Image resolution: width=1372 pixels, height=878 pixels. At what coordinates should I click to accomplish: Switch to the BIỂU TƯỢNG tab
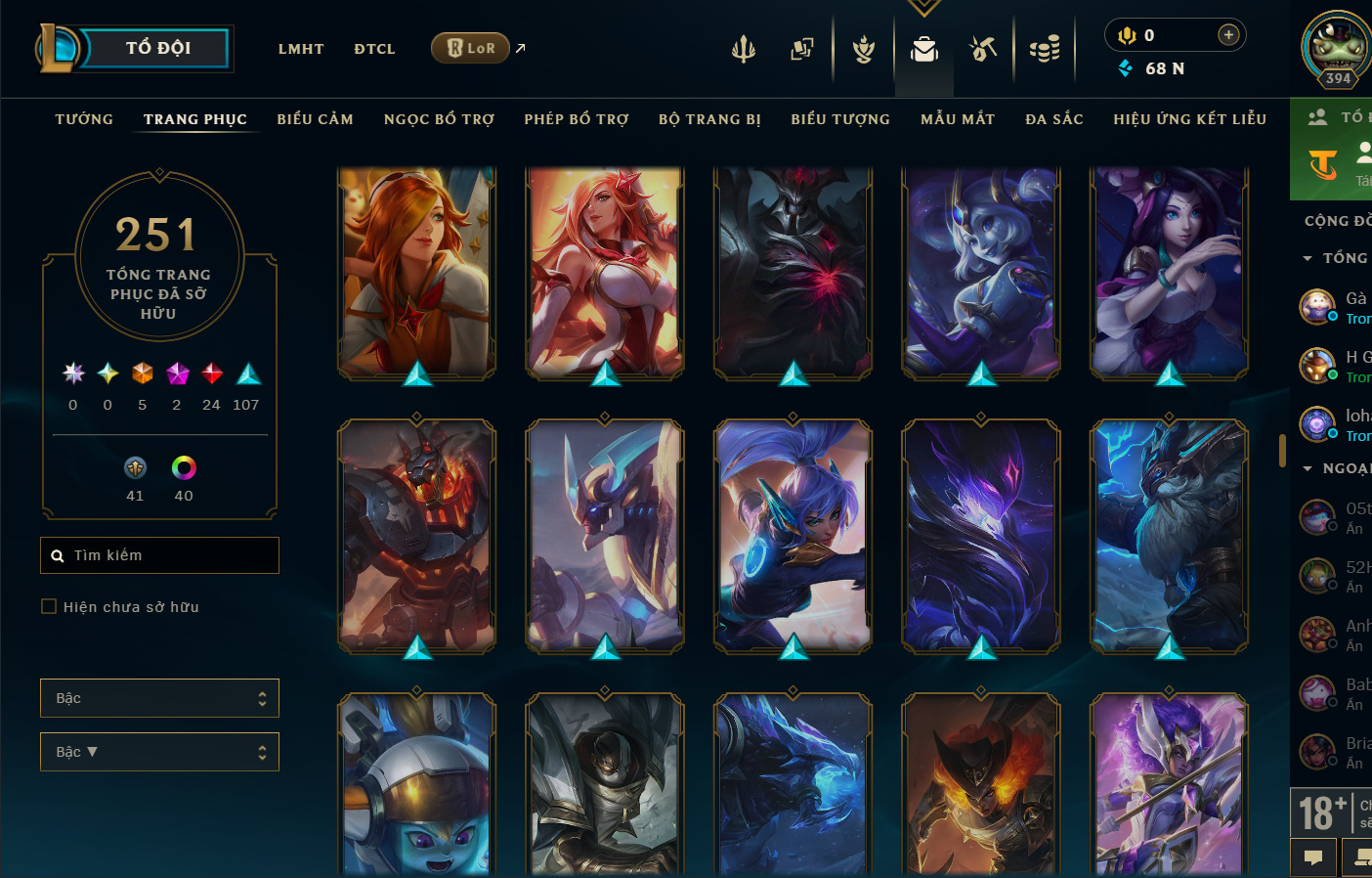coord(840,119)
